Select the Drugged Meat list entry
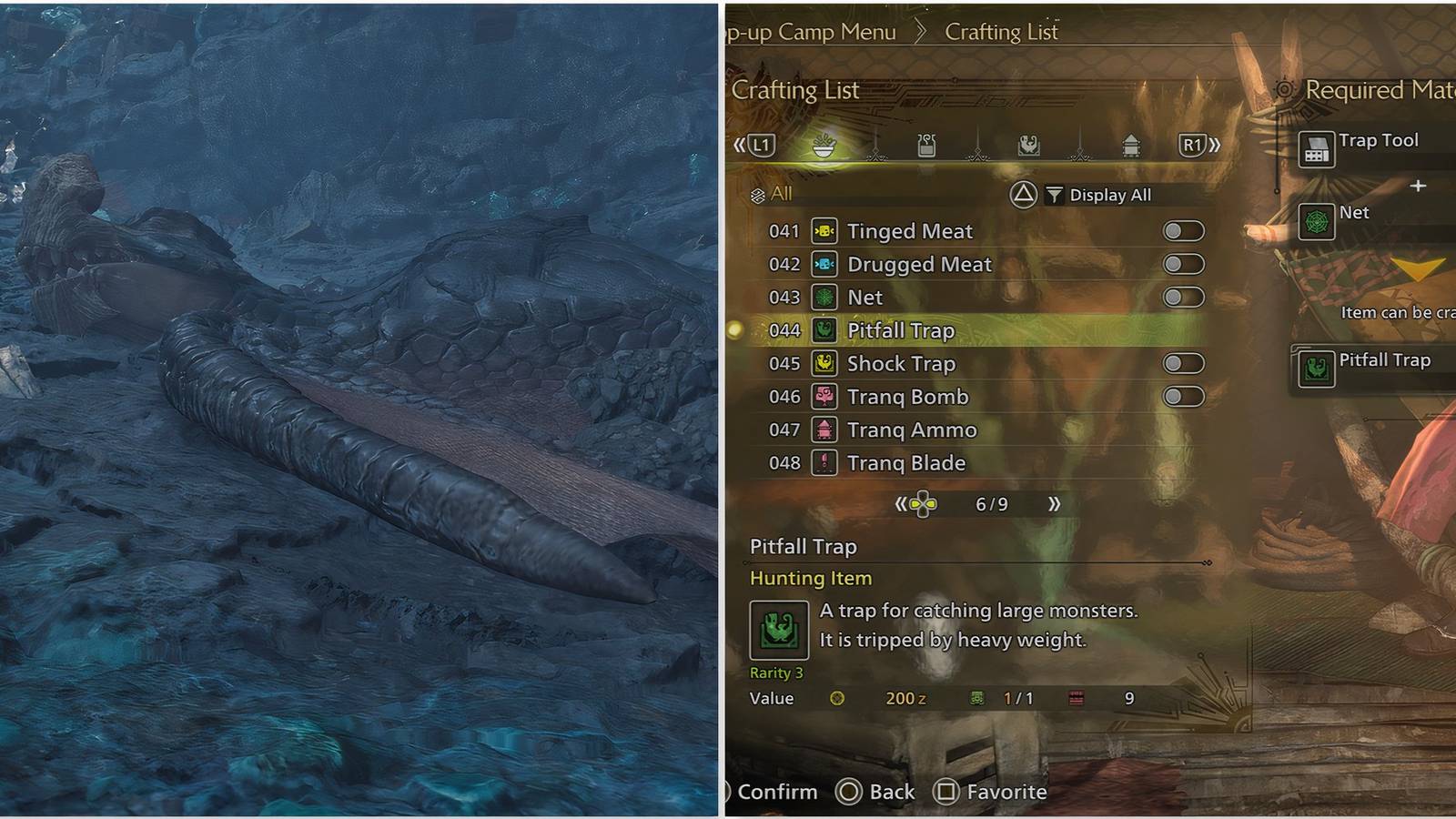This screenshot has height=819, width=1456. point(917,264)
